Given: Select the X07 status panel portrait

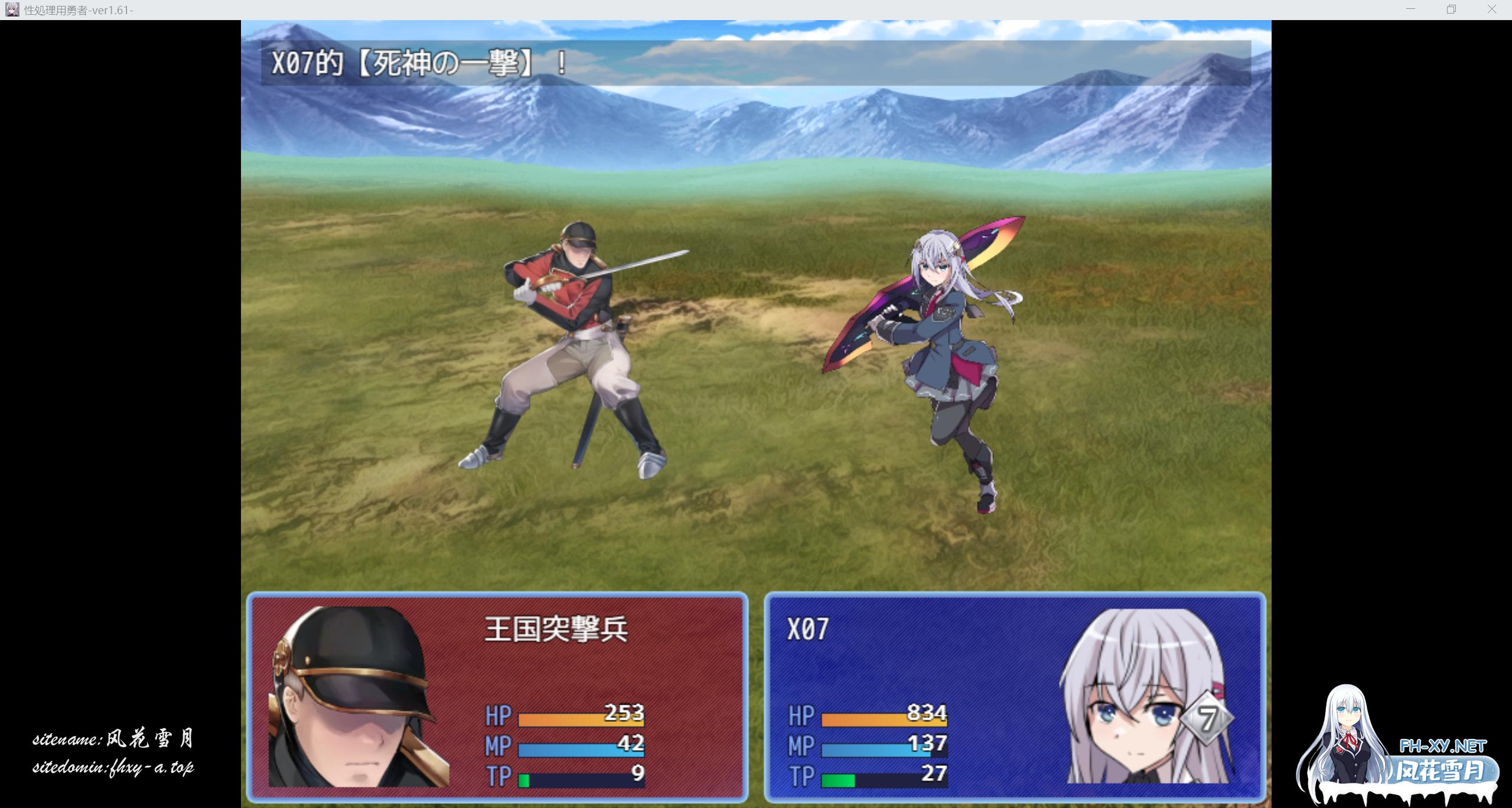Looking at the screenshot, I should click(x=1148, y=698).
